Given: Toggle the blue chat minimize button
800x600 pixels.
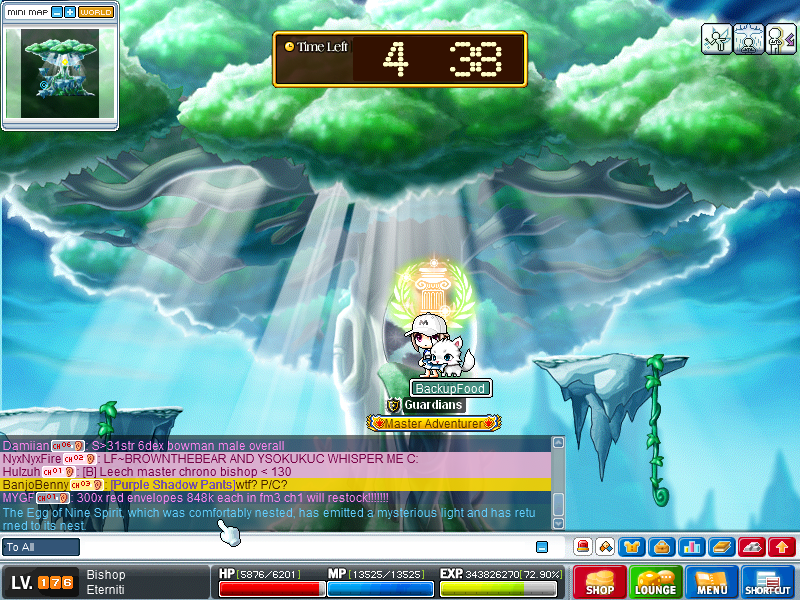Looking at the screenshot, I should click(x=542, y=547).
